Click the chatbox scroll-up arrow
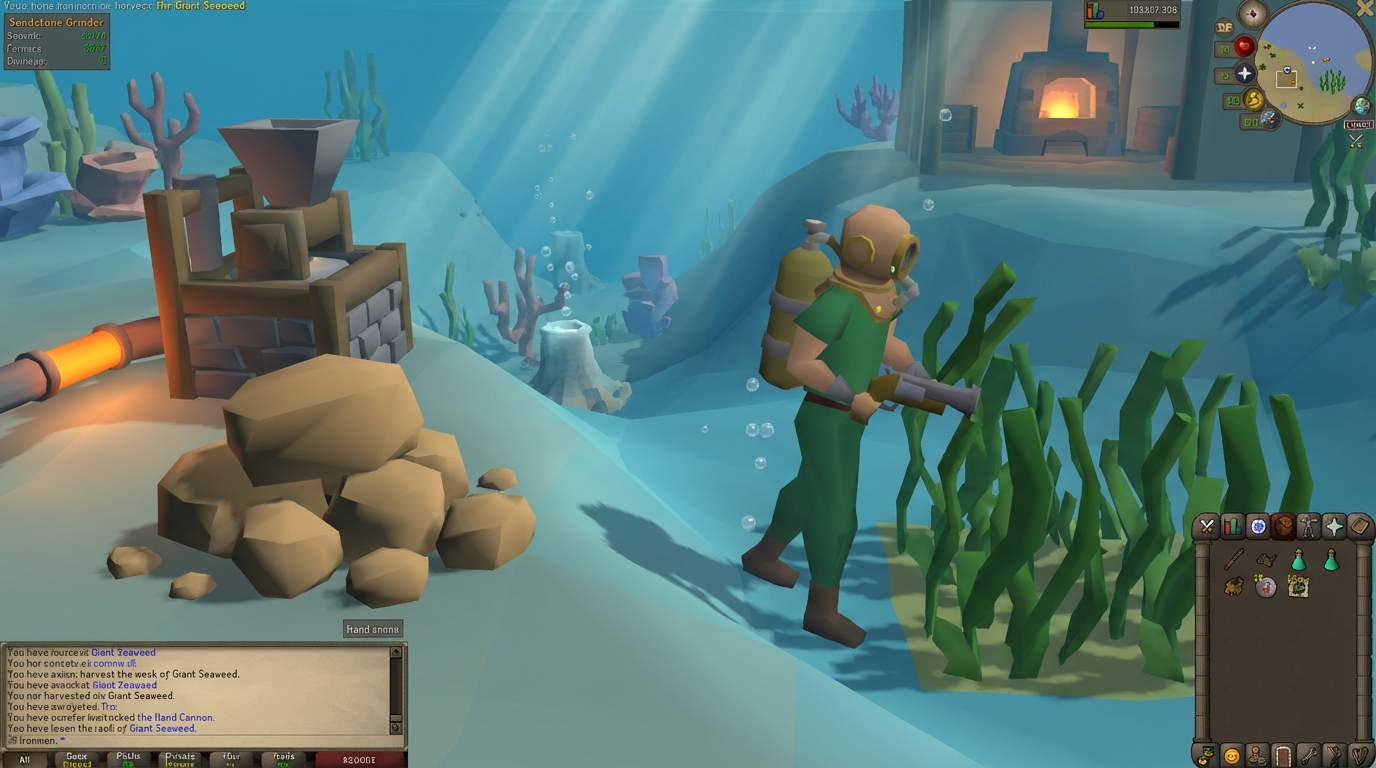Screen dimensions: 1376x768 pyautogui.click(x=397, y=651)
